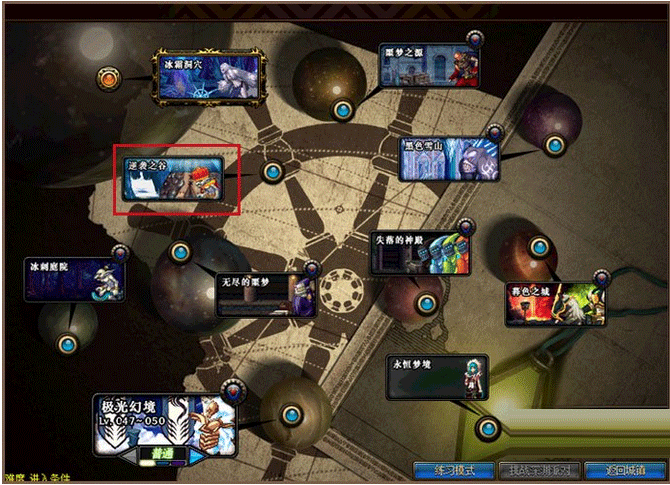Open the 失落的神殿 dungeon

[419, 254]
